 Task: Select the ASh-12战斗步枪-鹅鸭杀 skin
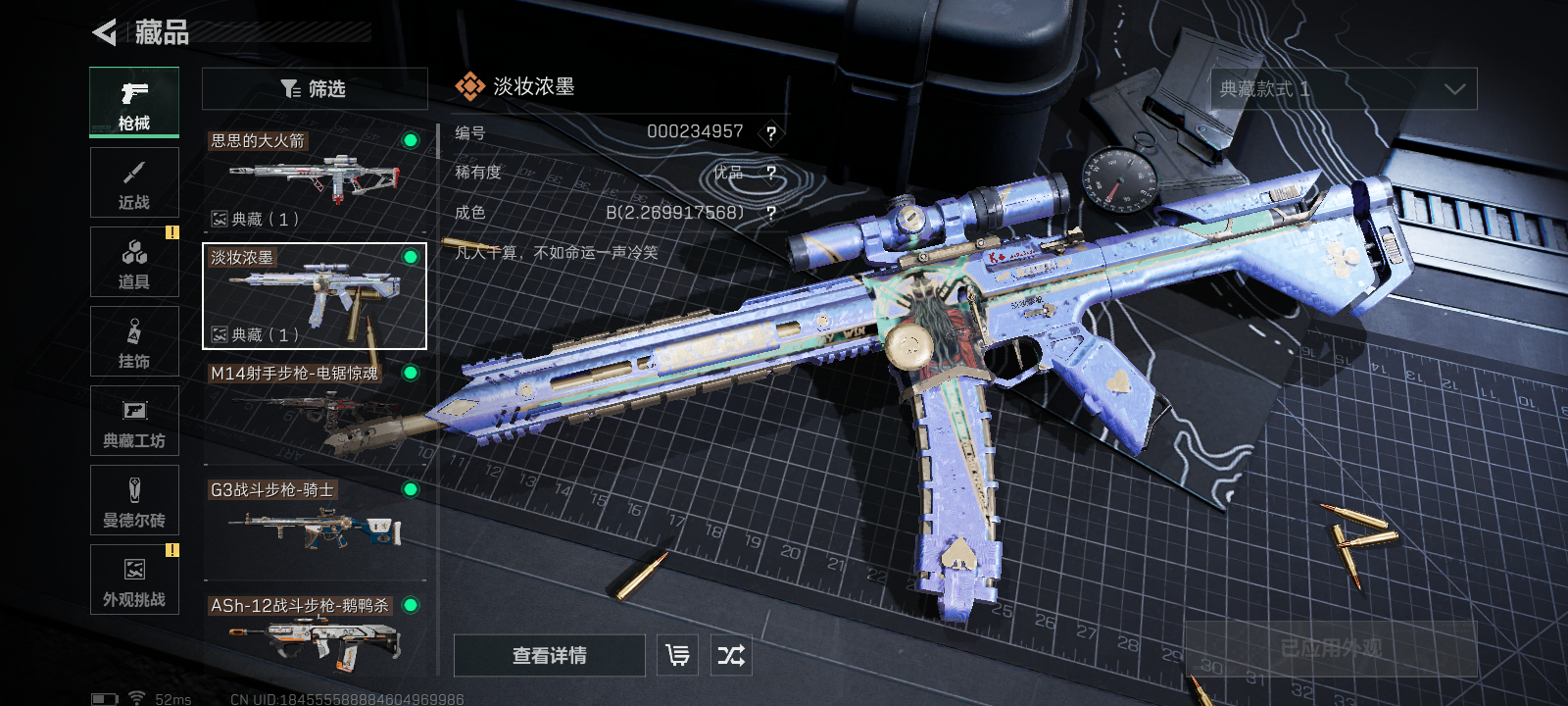[315, 637]
